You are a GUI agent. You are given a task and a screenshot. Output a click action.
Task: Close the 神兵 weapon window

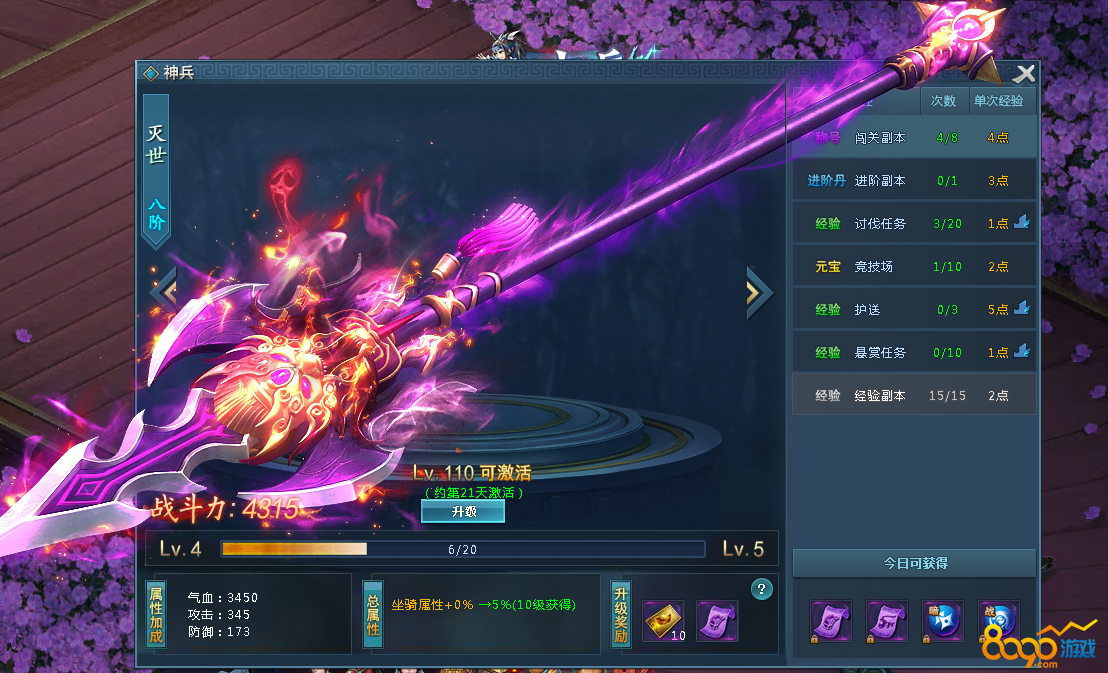coord(1023,74)
